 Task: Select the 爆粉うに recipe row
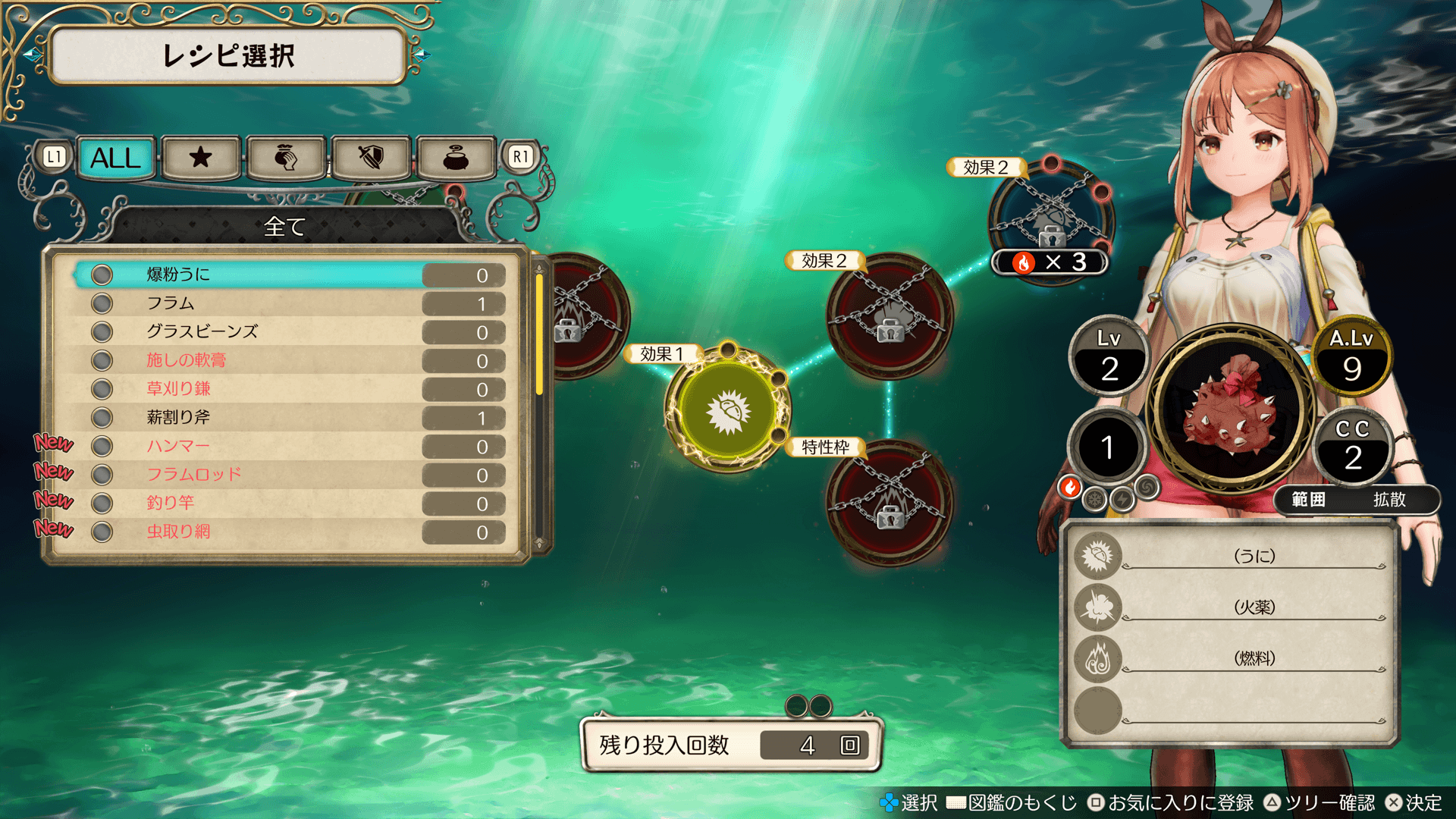pos(288,275)
